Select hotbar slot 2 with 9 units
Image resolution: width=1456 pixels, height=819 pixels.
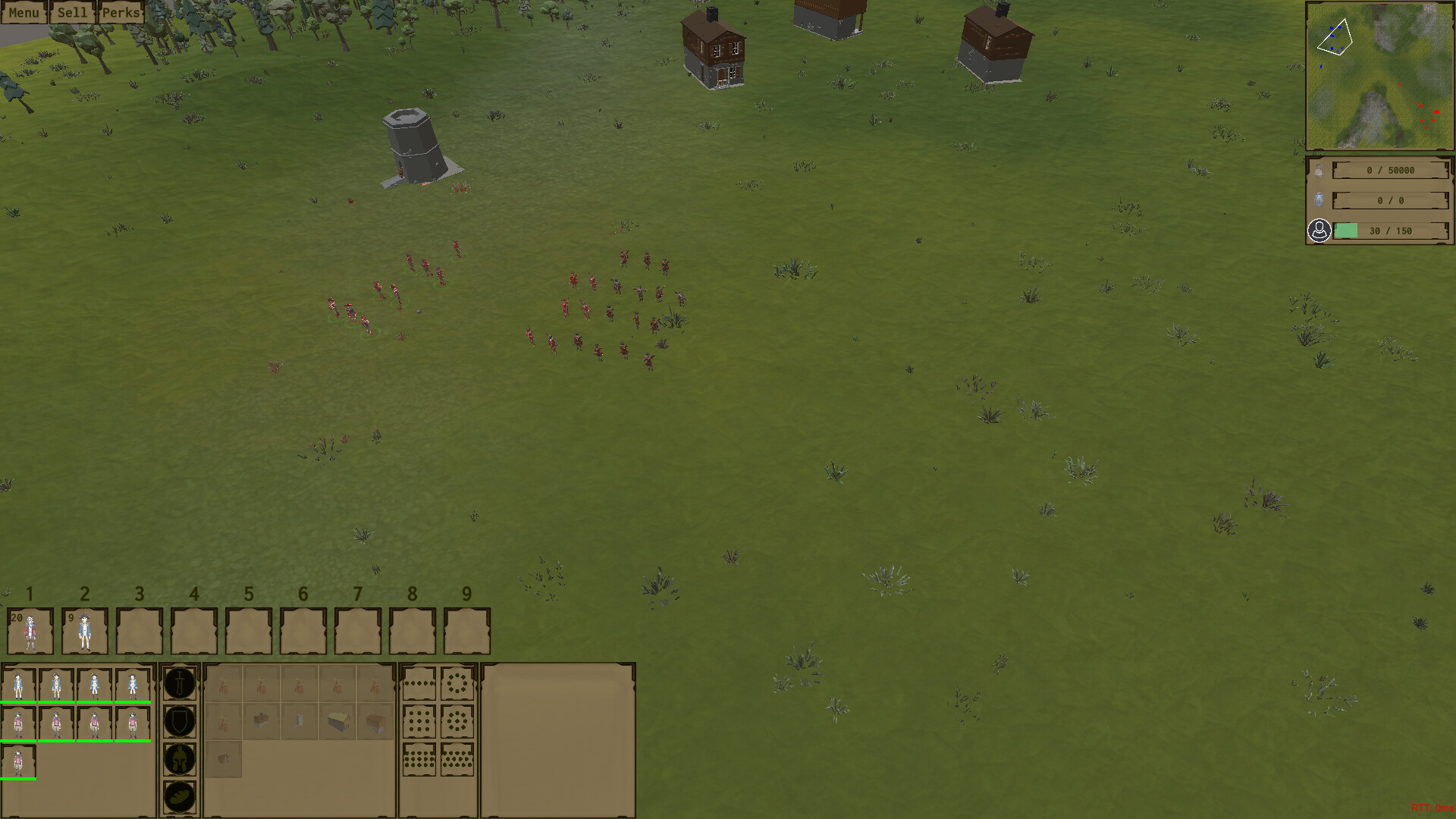(x=85, y=630)
